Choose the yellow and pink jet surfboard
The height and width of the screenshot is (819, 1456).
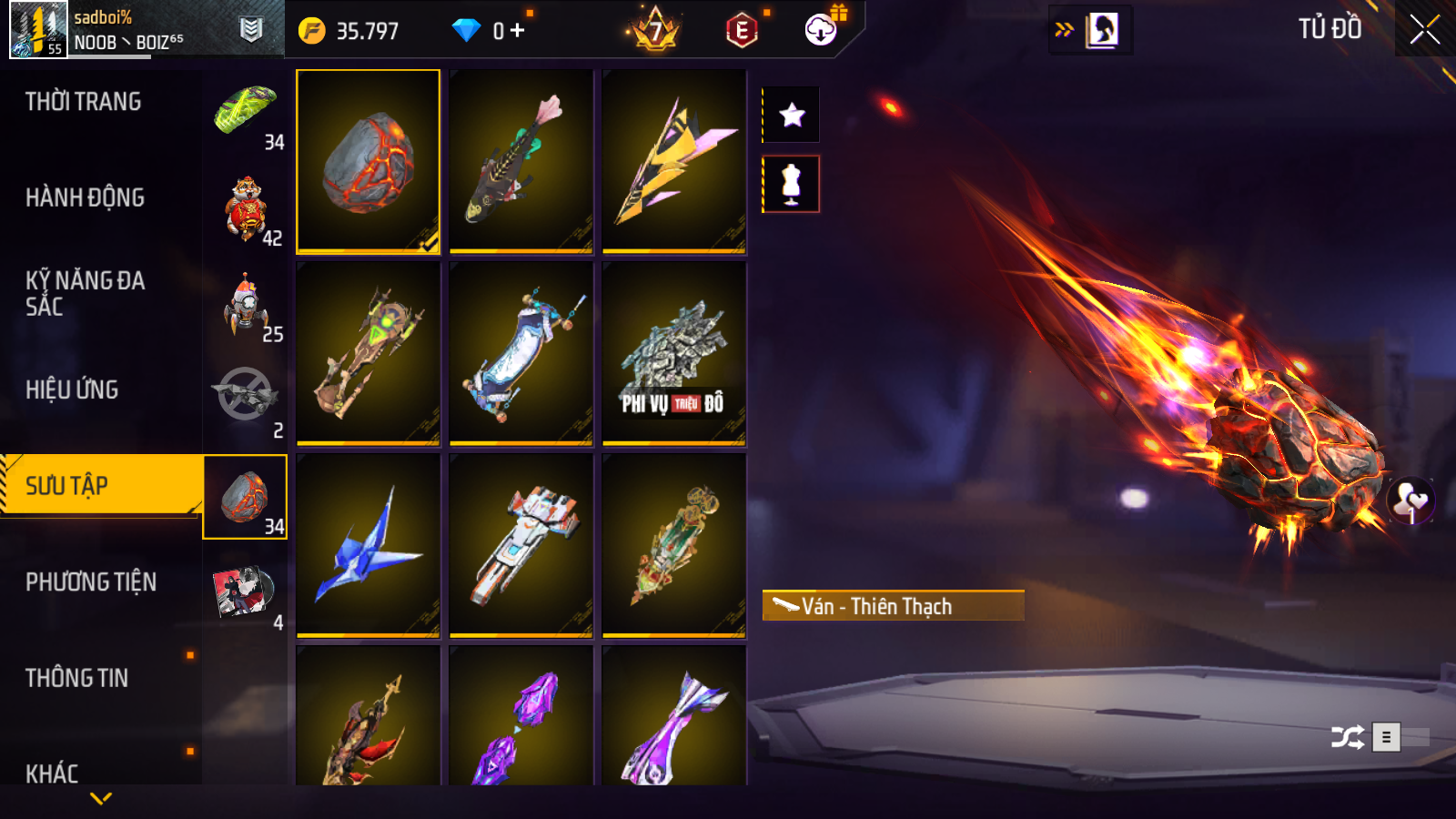(674, 161)
